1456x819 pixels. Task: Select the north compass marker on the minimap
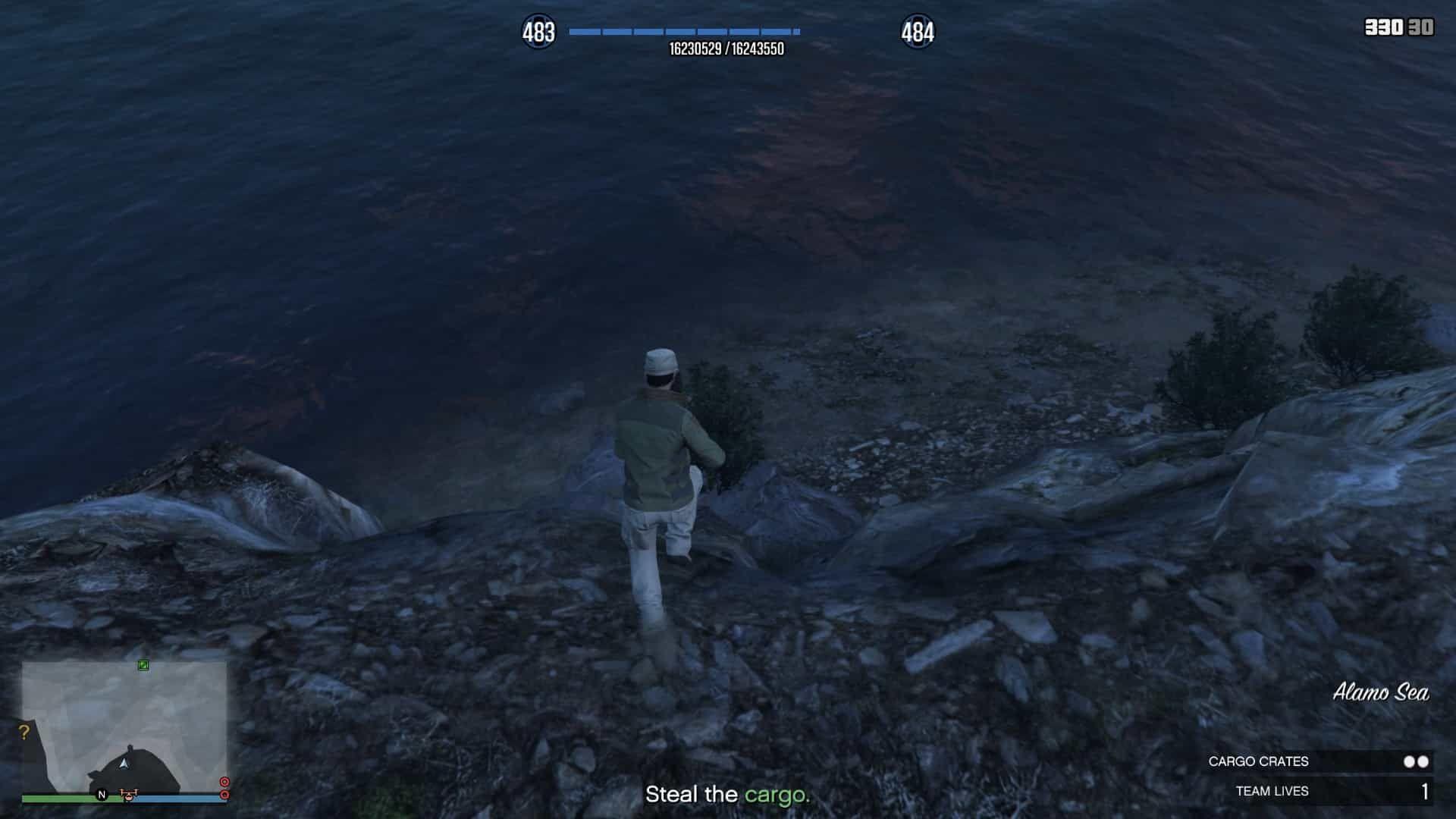pyautogui.click(x=102, y=795)
